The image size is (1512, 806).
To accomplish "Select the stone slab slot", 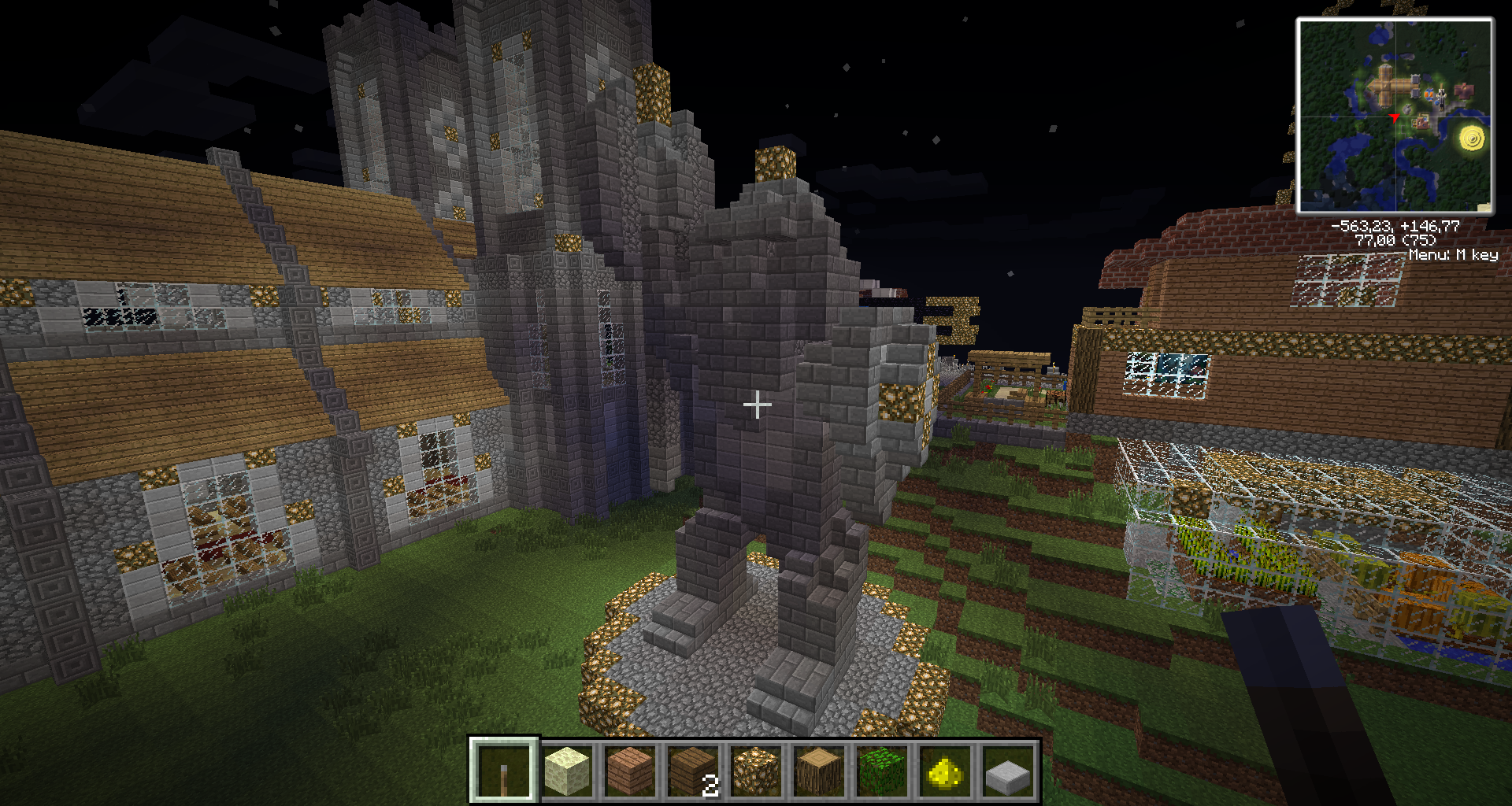I will 1008,770.
